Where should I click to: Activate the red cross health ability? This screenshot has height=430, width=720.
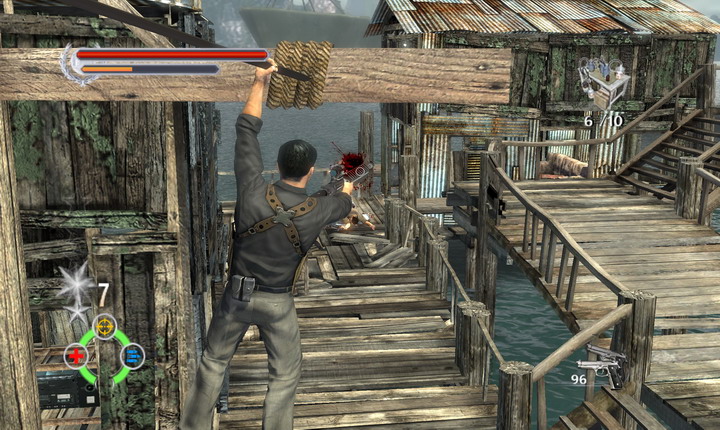76,355
